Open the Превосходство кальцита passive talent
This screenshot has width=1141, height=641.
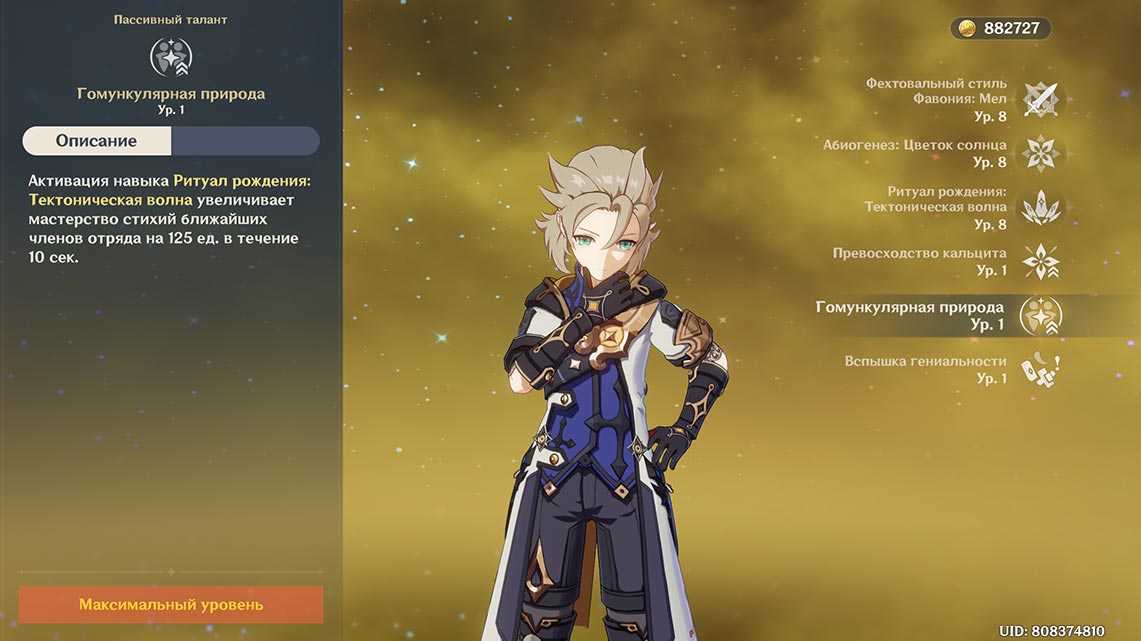coord(1039,261)
